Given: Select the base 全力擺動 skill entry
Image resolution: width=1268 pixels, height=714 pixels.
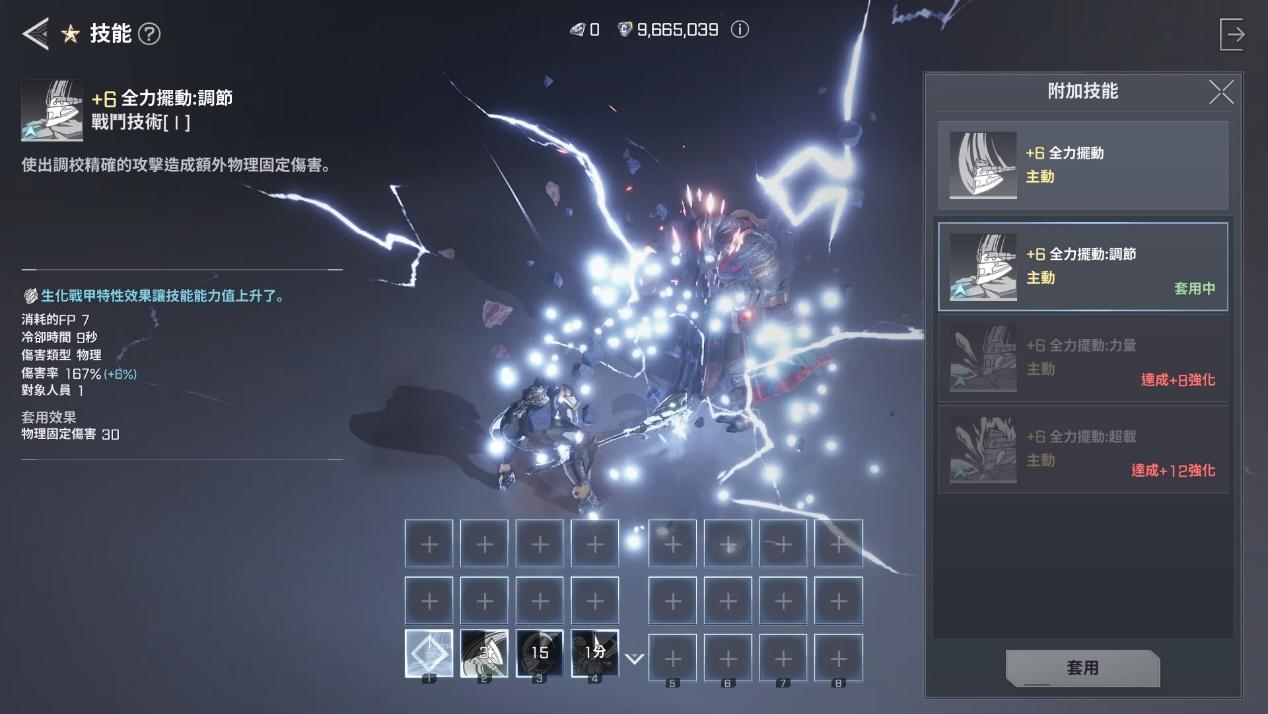Looking at the screenshot, I should [1082, 165].
